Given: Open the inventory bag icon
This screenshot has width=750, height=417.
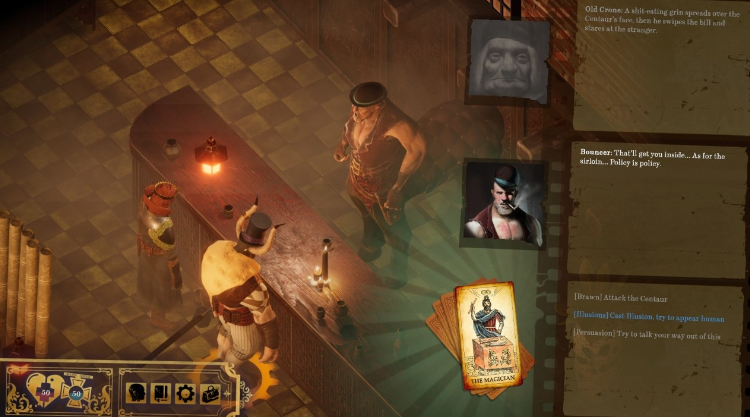Looking at the screenshot, I should pyautogui.click(x=210, y=392).
